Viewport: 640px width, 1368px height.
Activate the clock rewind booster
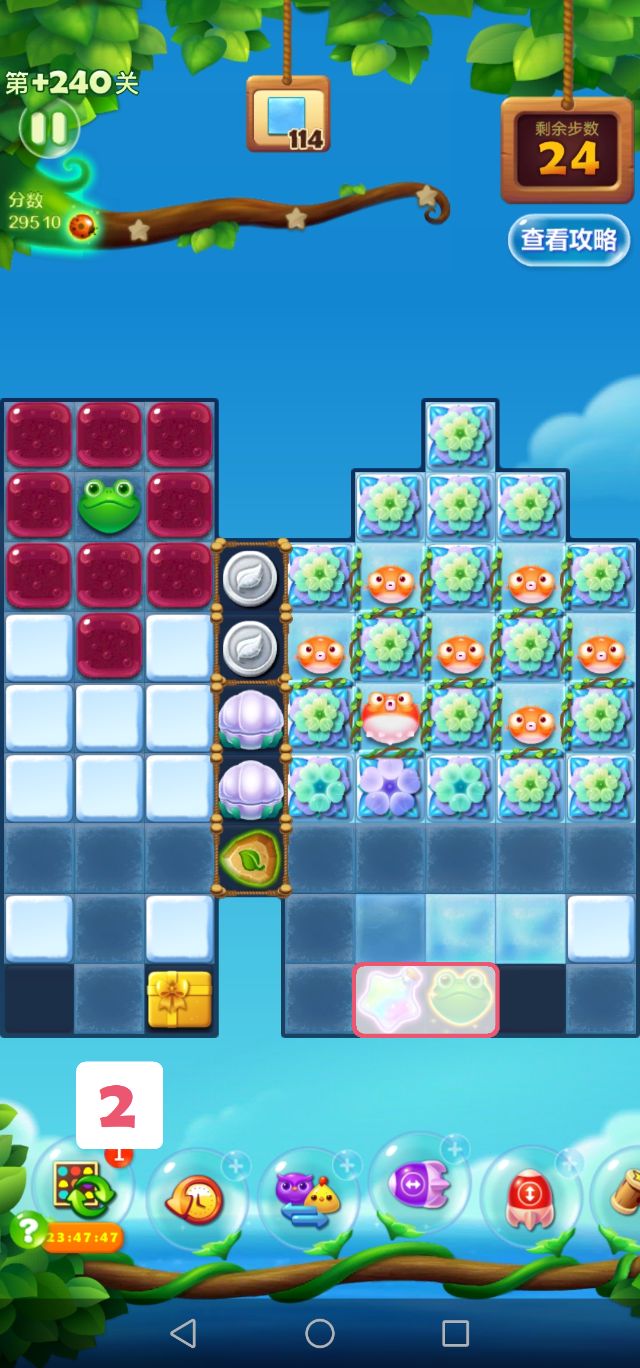click(x=194, y=1198)
